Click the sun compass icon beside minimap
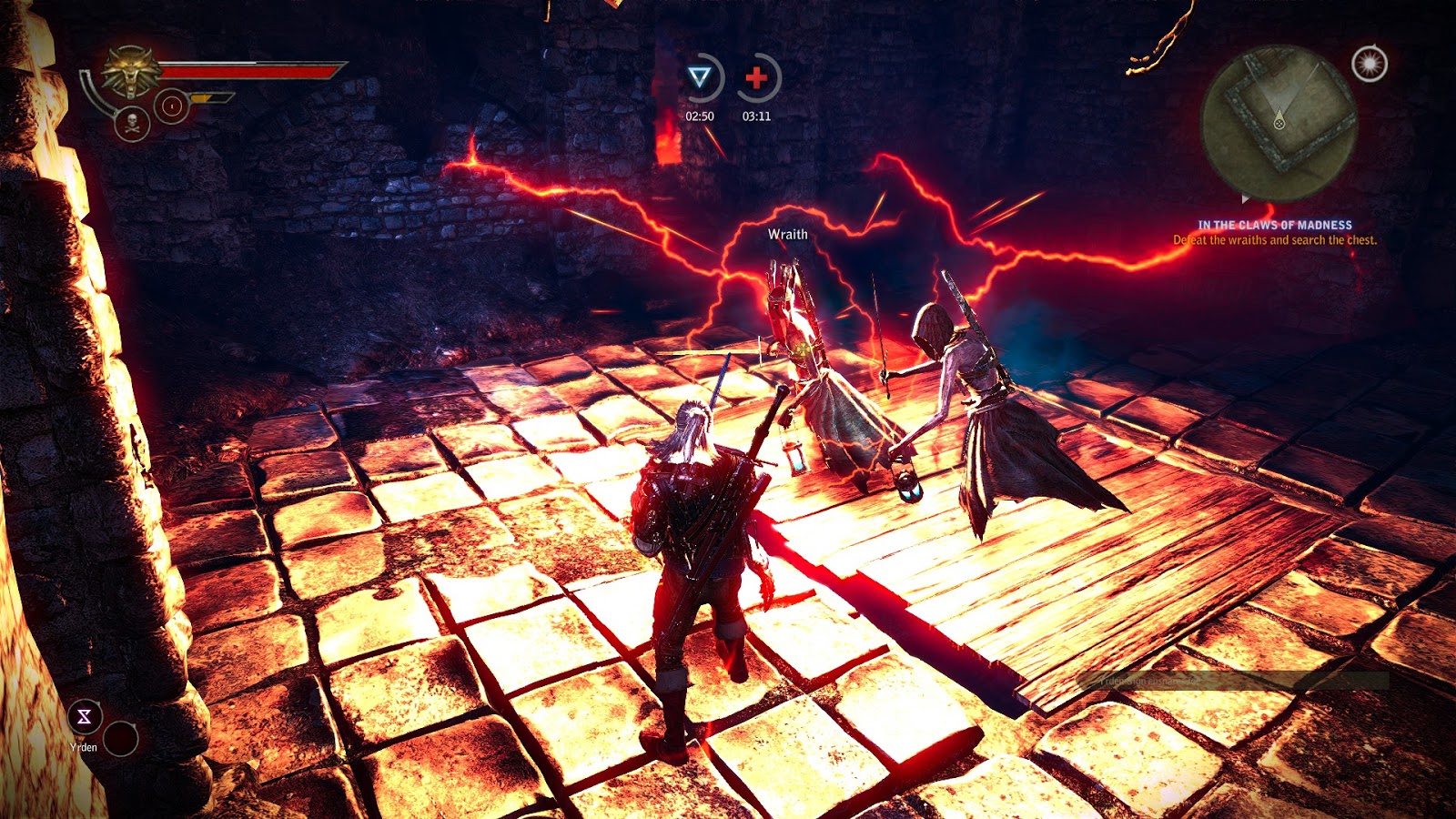The width and height of the screenshot is (1456, 819). (x=1369, y=65)
